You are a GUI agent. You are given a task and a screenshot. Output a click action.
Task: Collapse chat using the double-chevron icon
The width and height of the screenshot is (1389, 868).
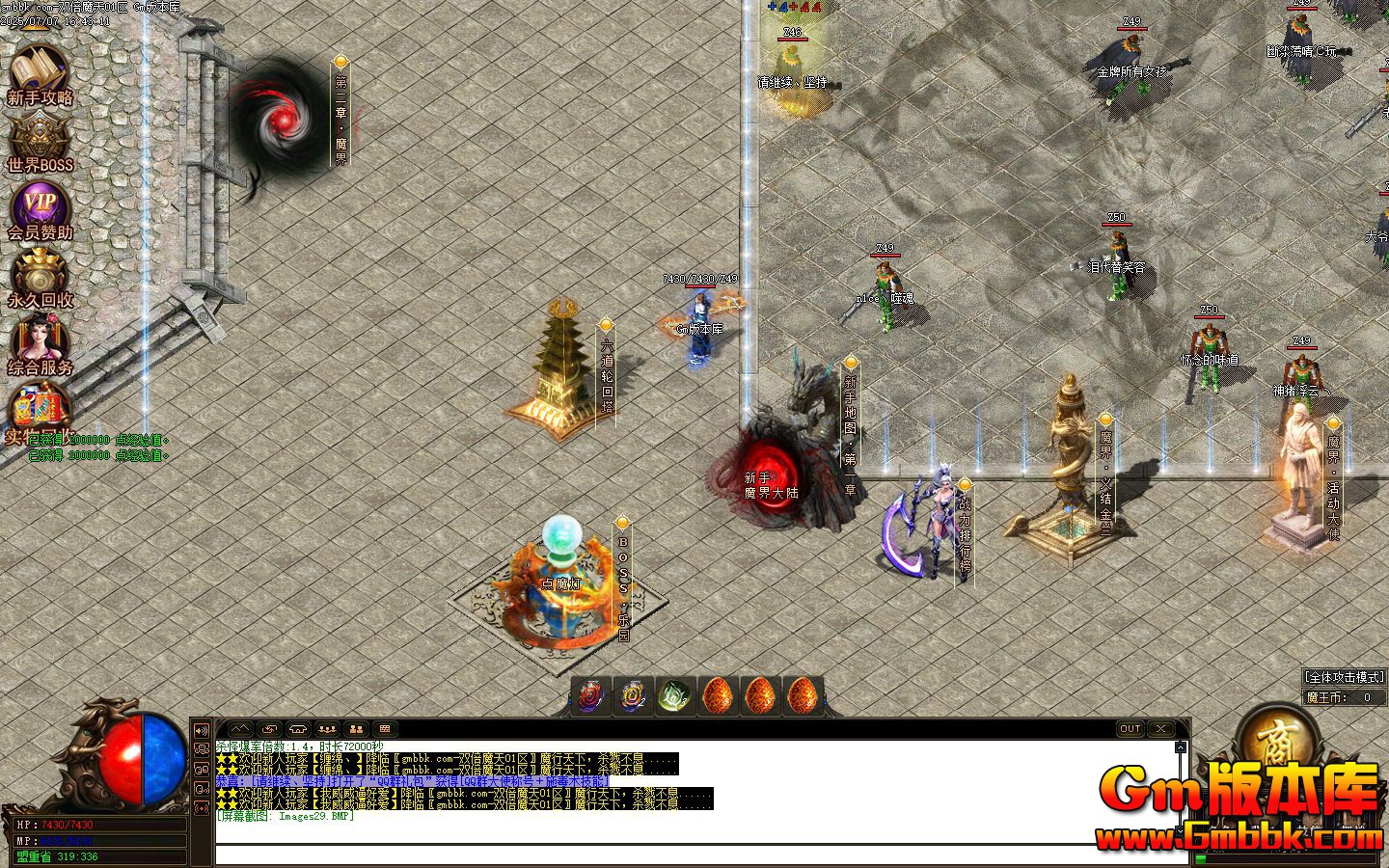point(240,728)
